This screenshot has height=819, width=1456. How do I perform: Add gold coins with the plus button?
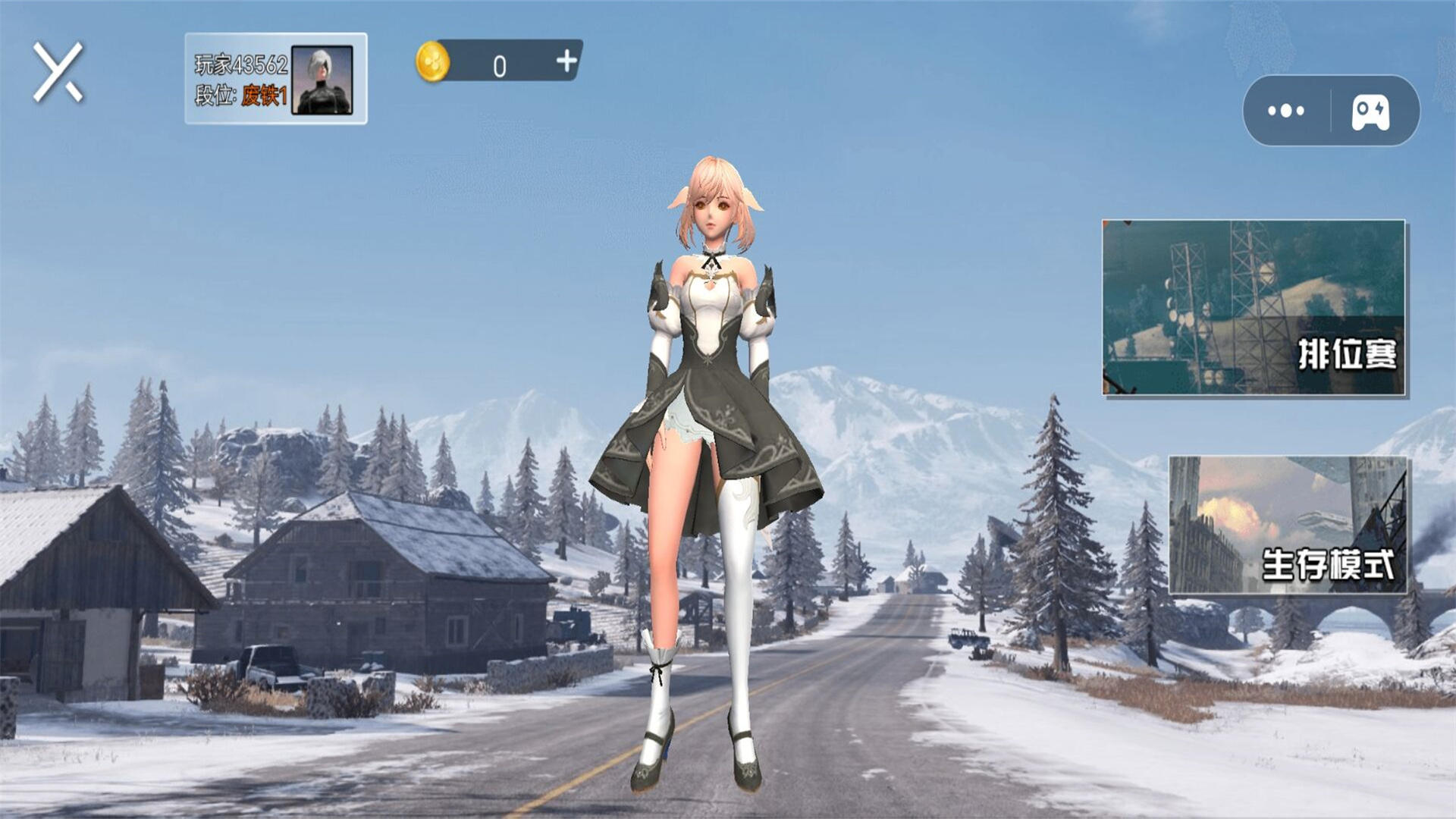(x=566, y=61)
